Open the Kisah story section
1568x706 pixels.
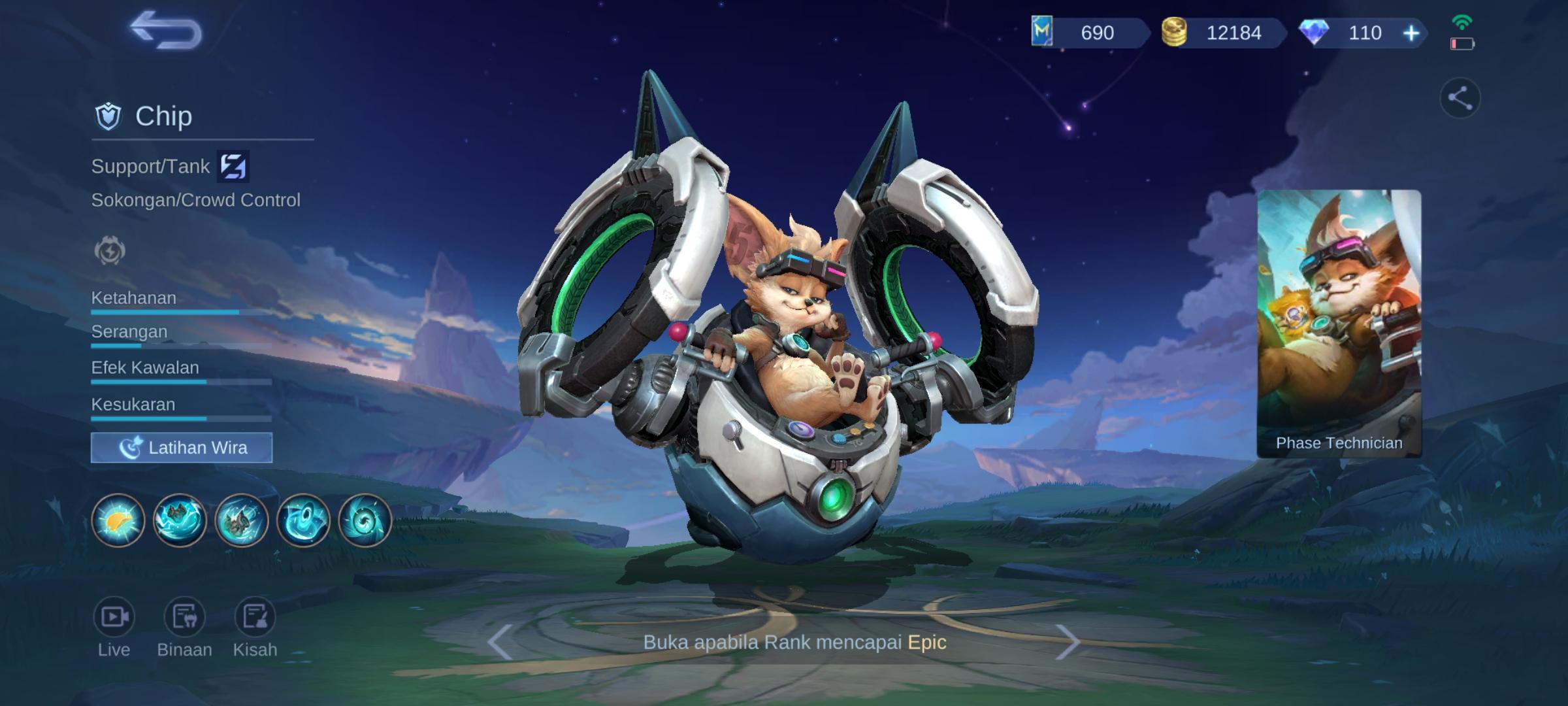pos(255,616)
